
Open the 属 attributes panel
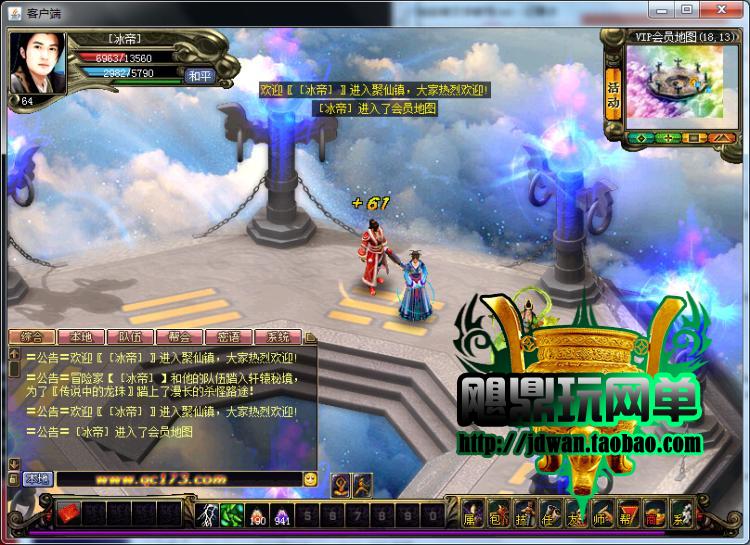pyautogui.click(x=470, y=515)
